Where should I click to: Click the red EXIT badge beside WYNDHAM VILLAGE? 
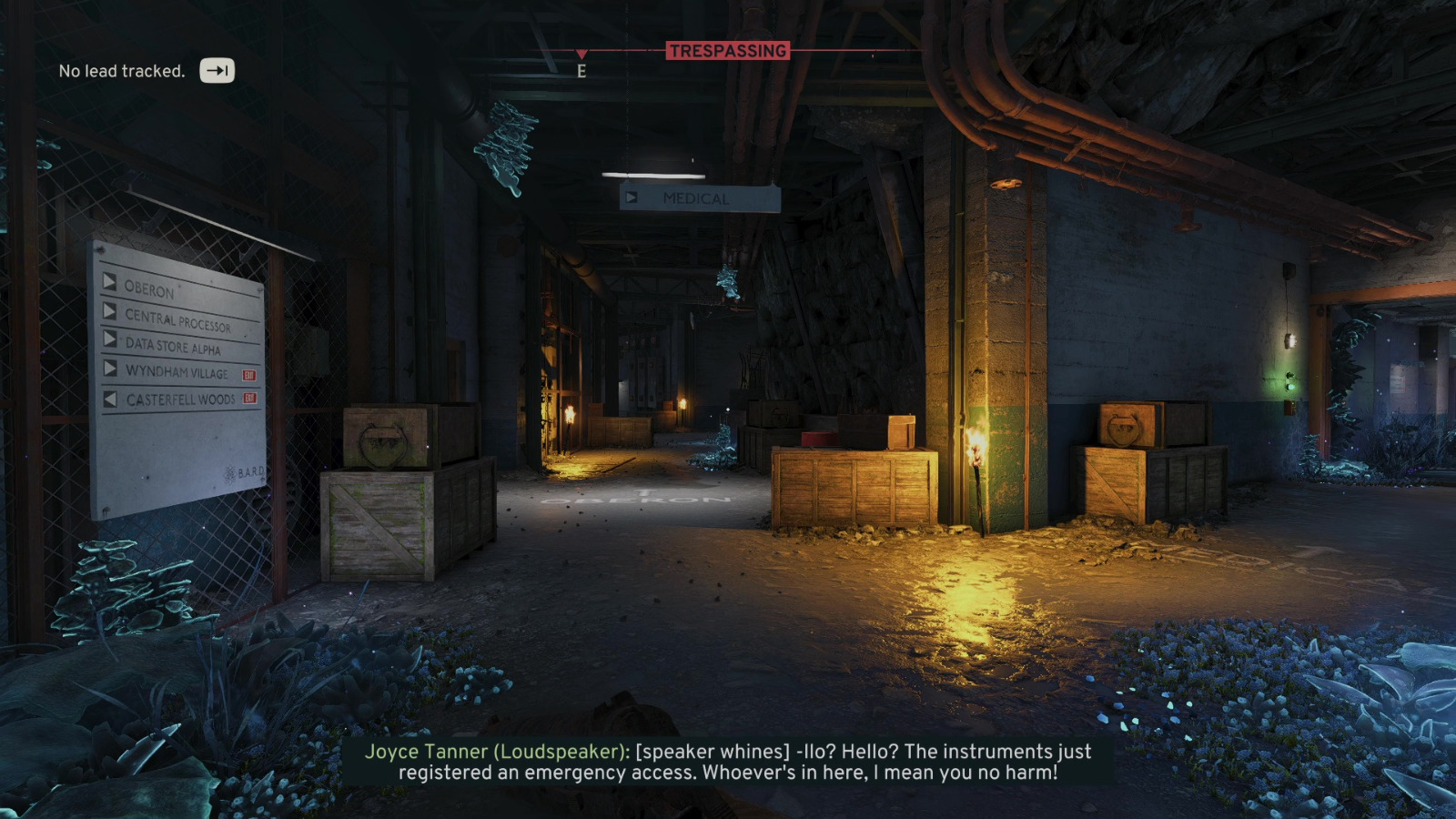click(x=249, y=375)
